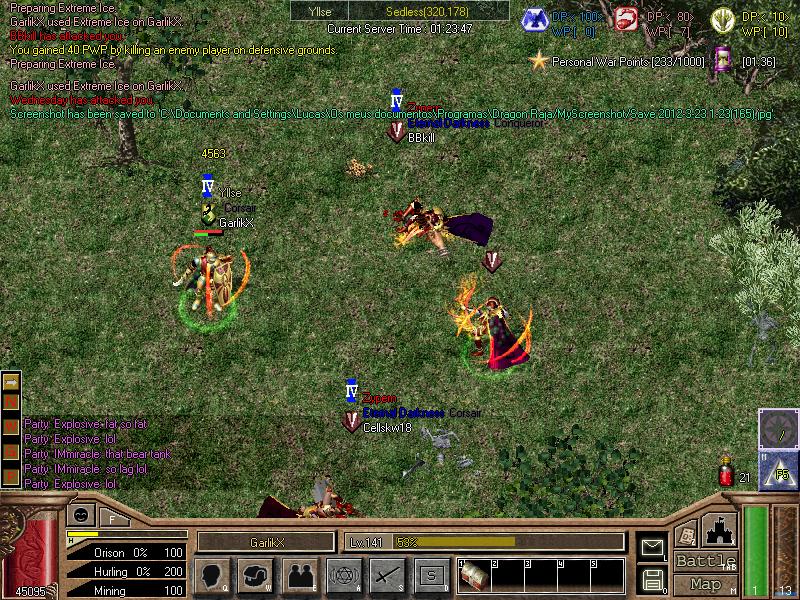
Task: Select the F tab above skills list
Action: (112, 518)
